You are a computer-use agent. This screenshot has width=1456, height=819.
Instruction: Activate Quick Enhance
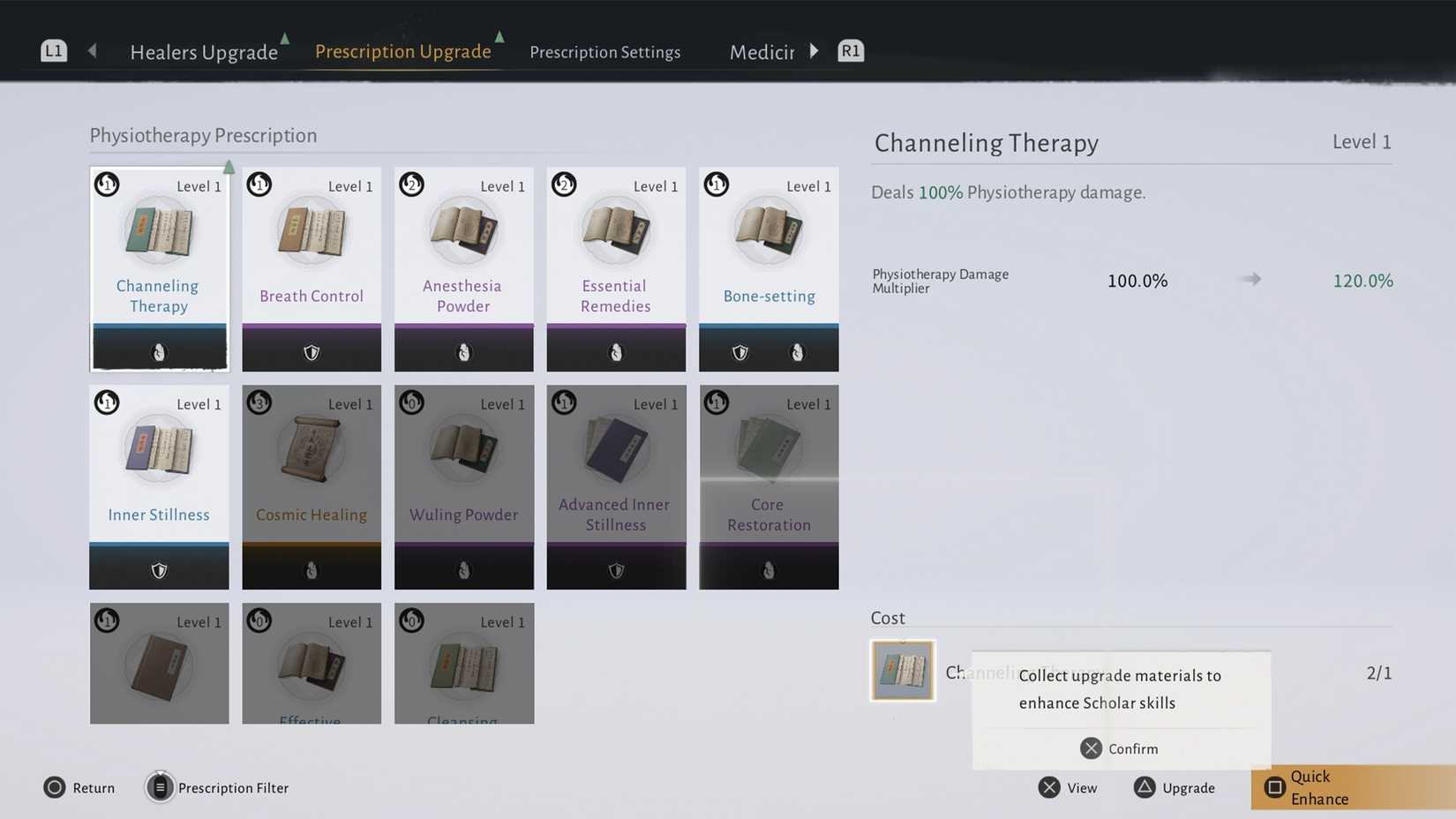(1319, 787)
